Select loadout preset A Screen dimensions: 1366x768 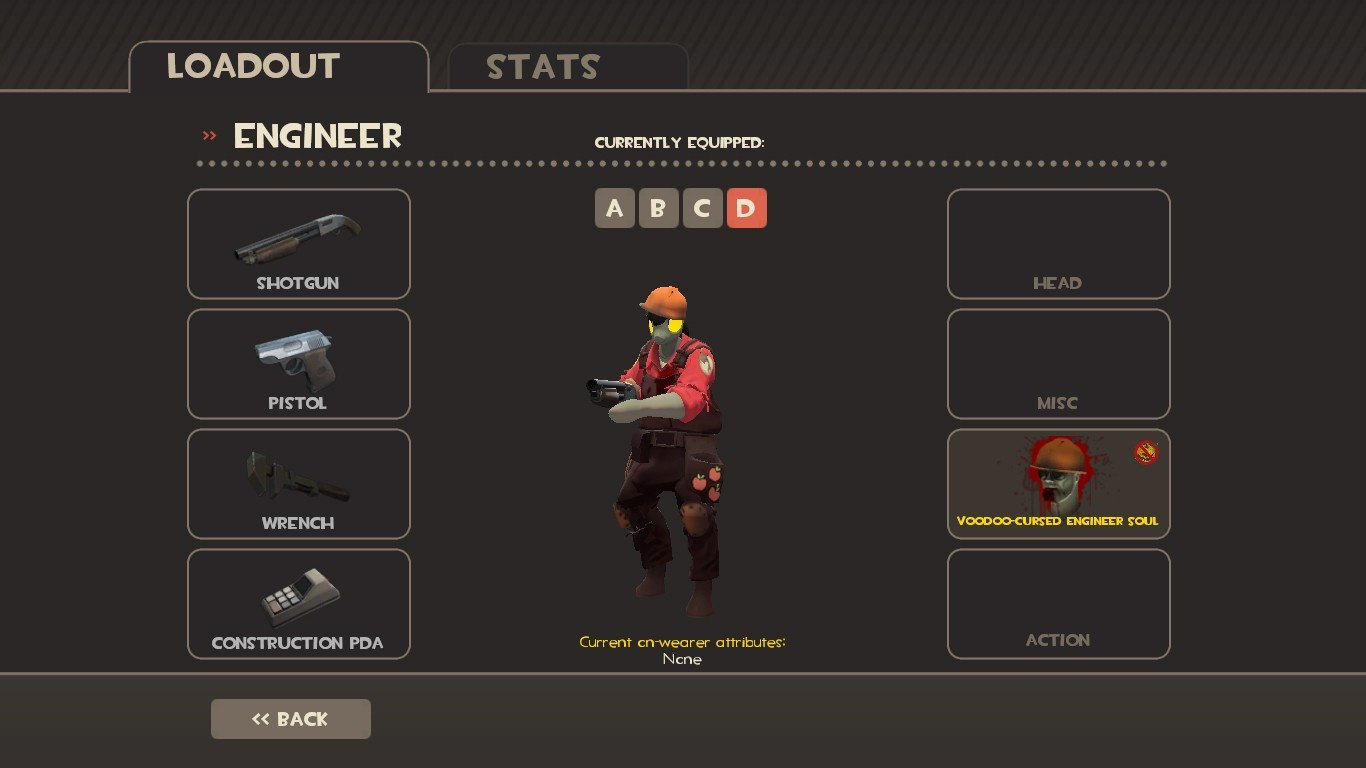(x=615, y=209)
